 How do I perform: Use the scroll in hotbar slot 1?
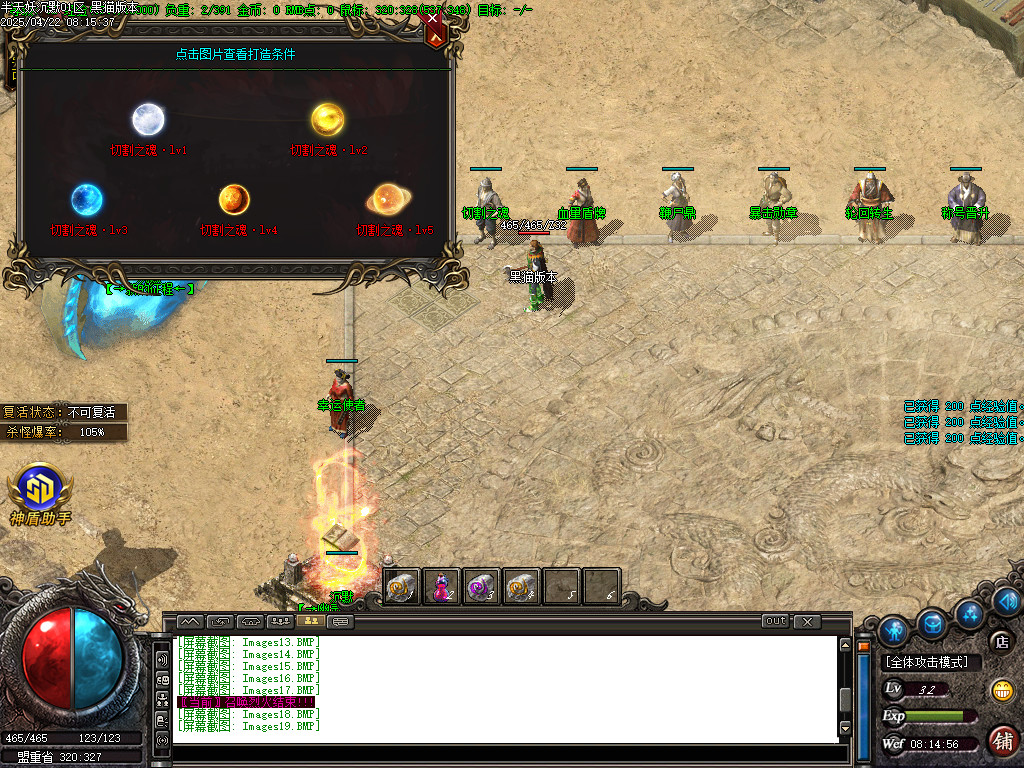coord(402,587)
